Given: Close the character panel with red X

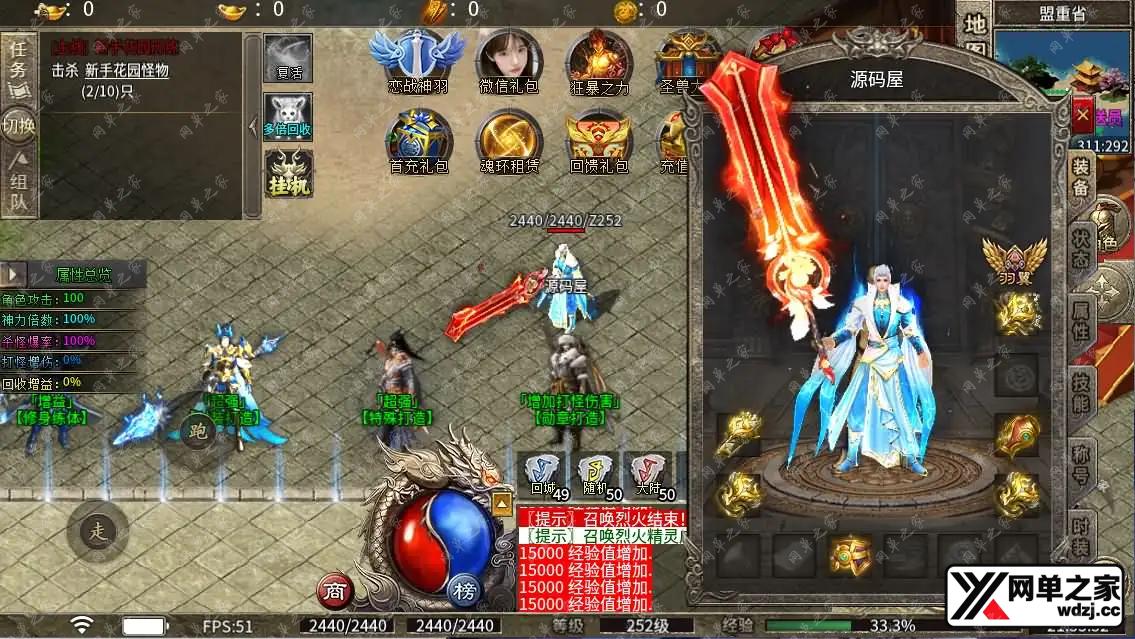Looking at the screenshot, I should coord(1082,117).
